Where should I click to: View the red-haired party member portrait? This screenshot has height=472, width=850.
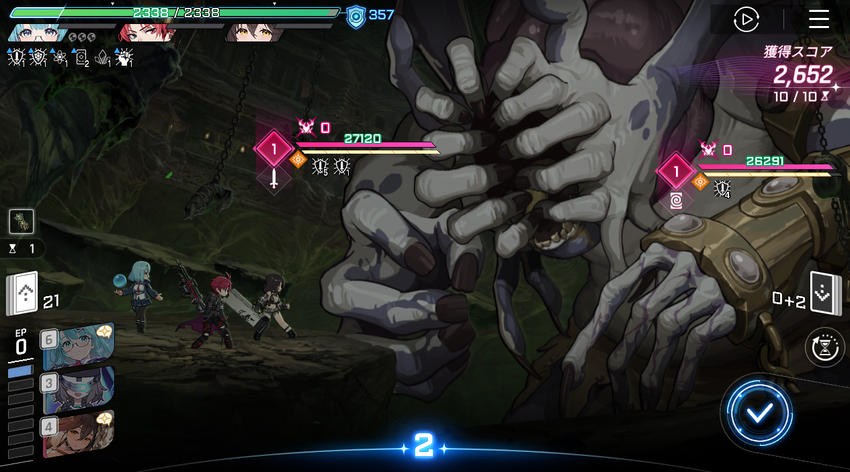coord(141,32)
